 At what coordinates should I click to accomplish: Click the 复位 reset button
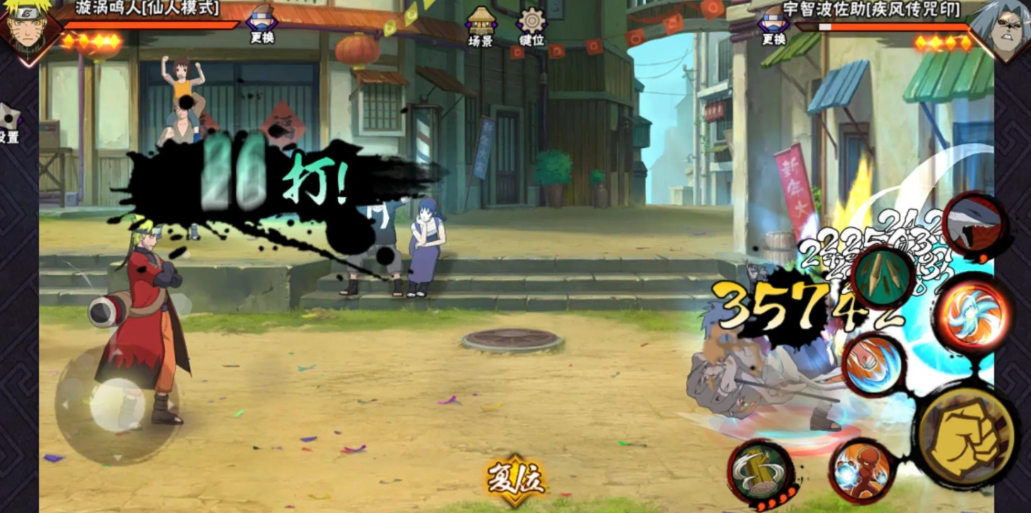[x=516, y=478]
